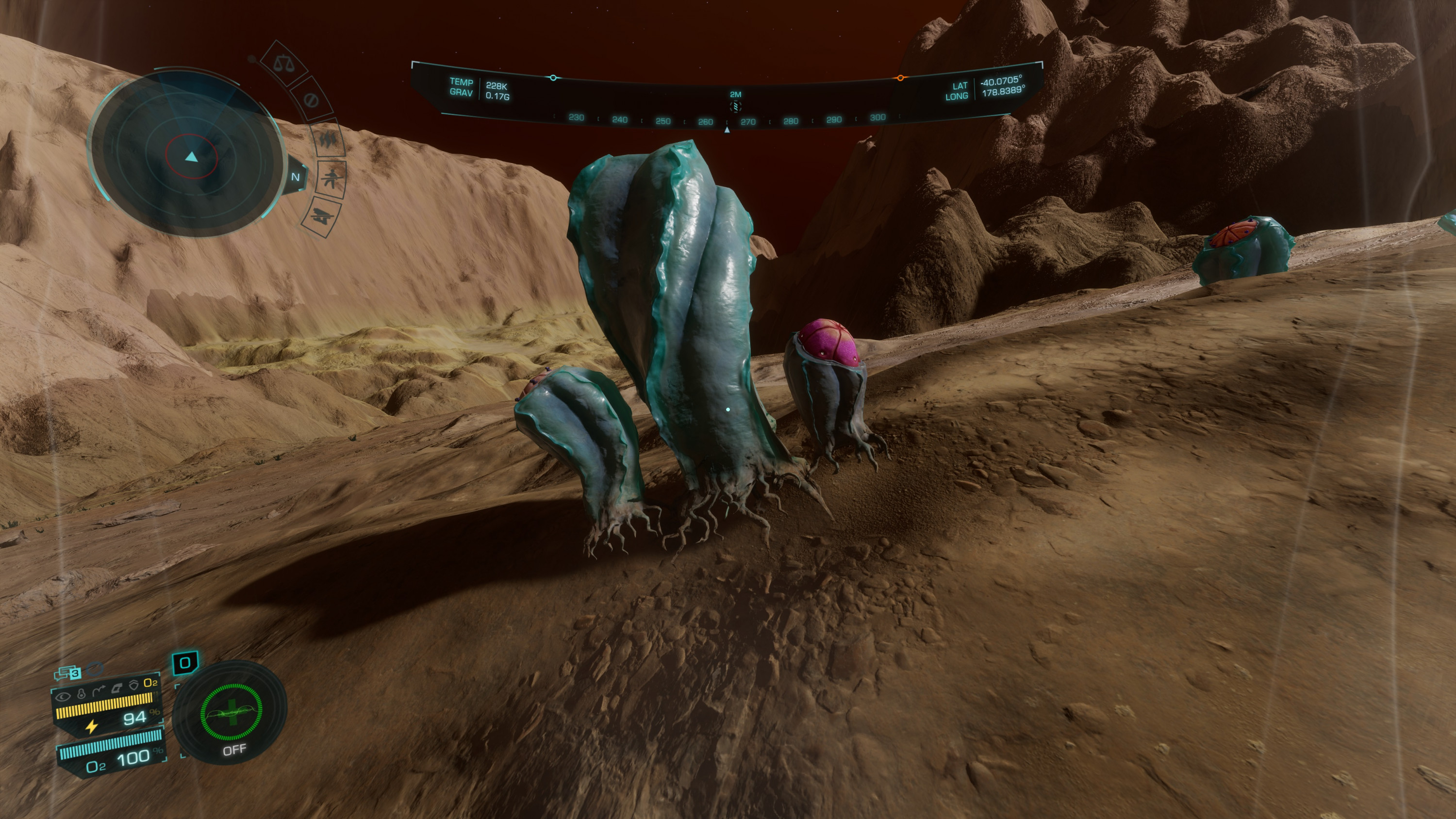Click the orange marker on compass arc
Viewport: 1456px width, 819px height.
pyautogui.click(x=900, y=78)
